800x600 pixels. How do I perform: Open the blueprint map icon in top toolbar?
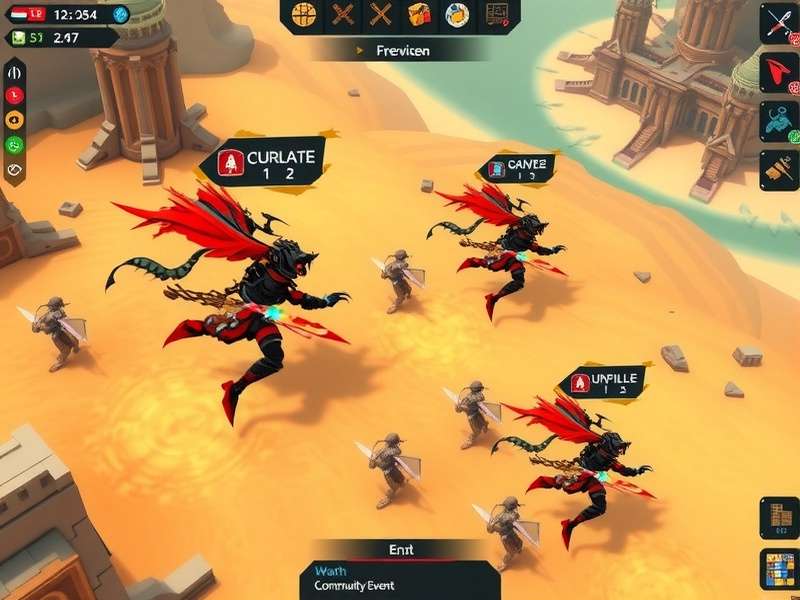pyautogui.click(x=497, y=14)
